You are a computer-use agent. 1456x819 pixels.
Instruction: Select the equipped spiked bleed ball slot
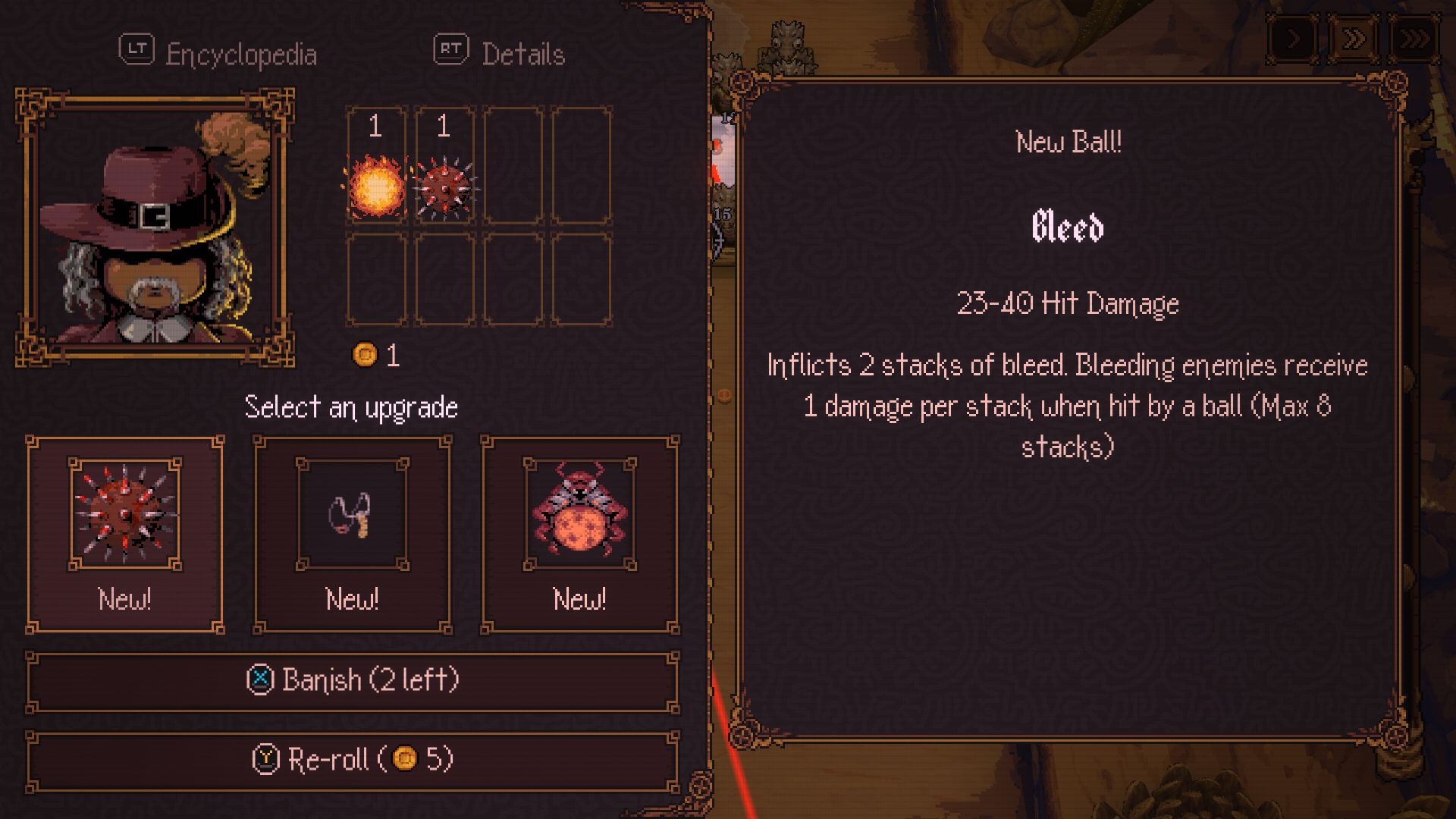[x=444, y=166]
